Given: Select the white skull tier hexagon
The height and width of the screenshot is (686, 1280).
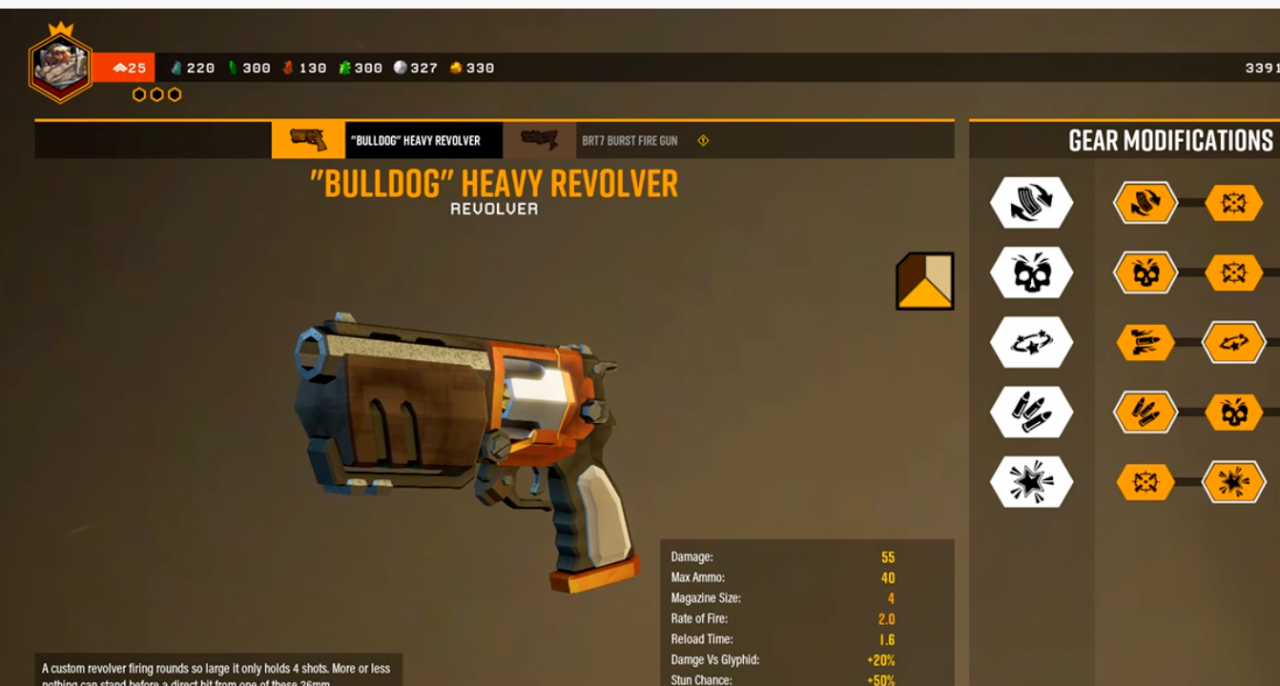Looking at the screenshot, I should coord(1031,273).
